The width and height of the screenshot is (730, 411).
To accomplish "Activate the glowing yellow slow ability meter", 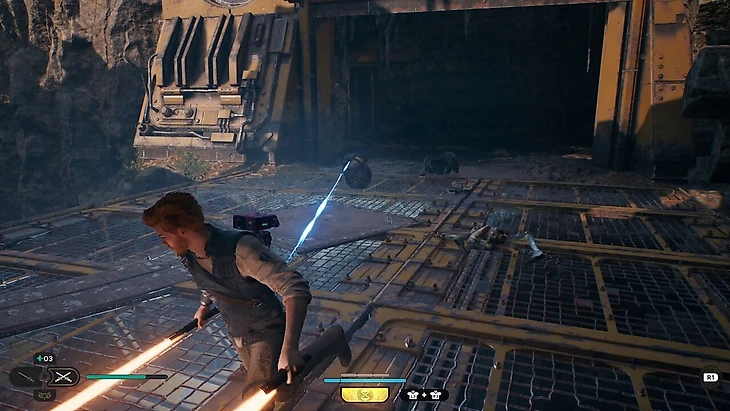I will coord(365,394).
